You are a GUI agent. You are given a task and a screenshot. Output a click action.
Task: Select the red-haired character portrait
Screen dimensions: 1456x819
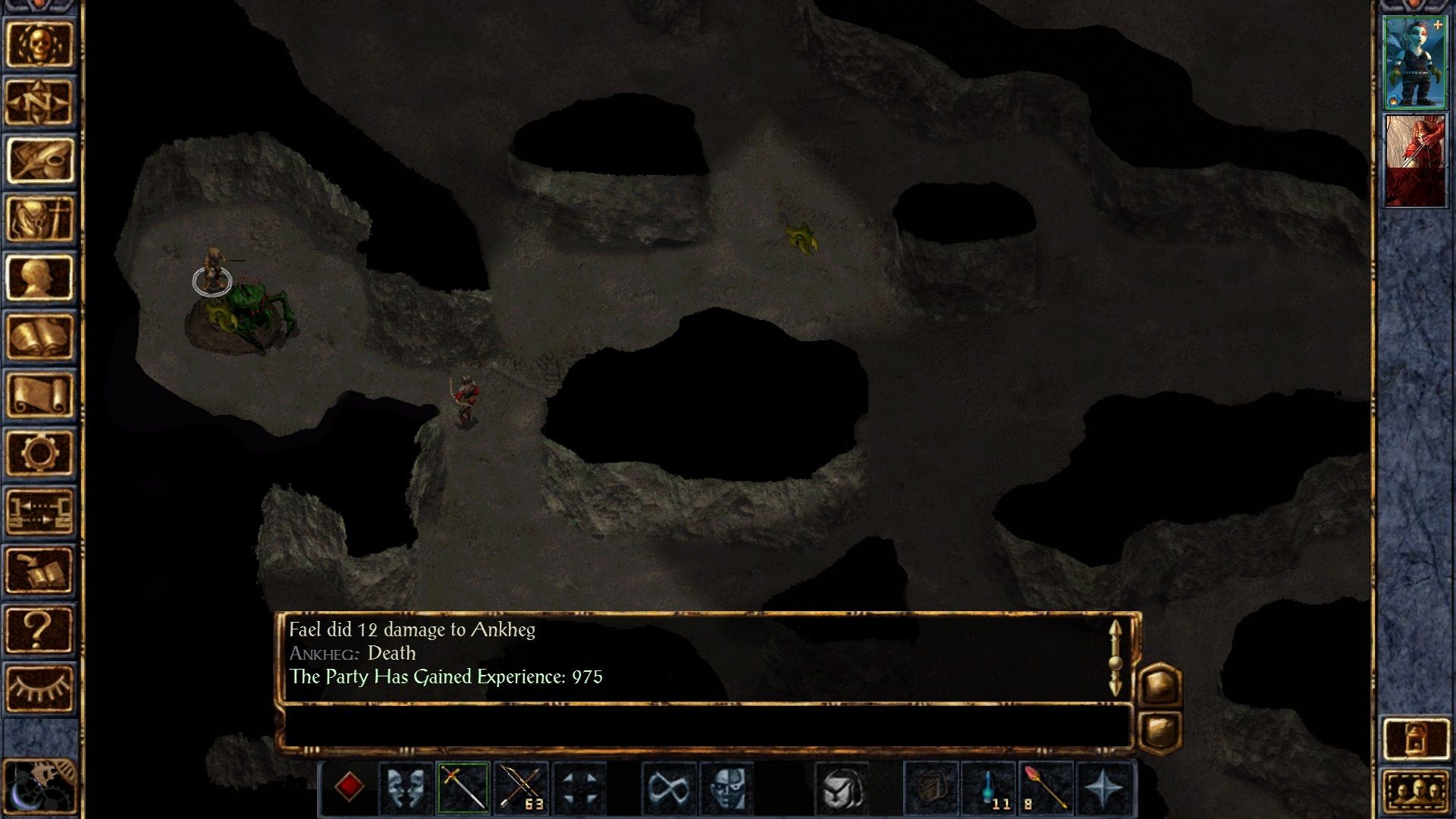click(1414, 160)
